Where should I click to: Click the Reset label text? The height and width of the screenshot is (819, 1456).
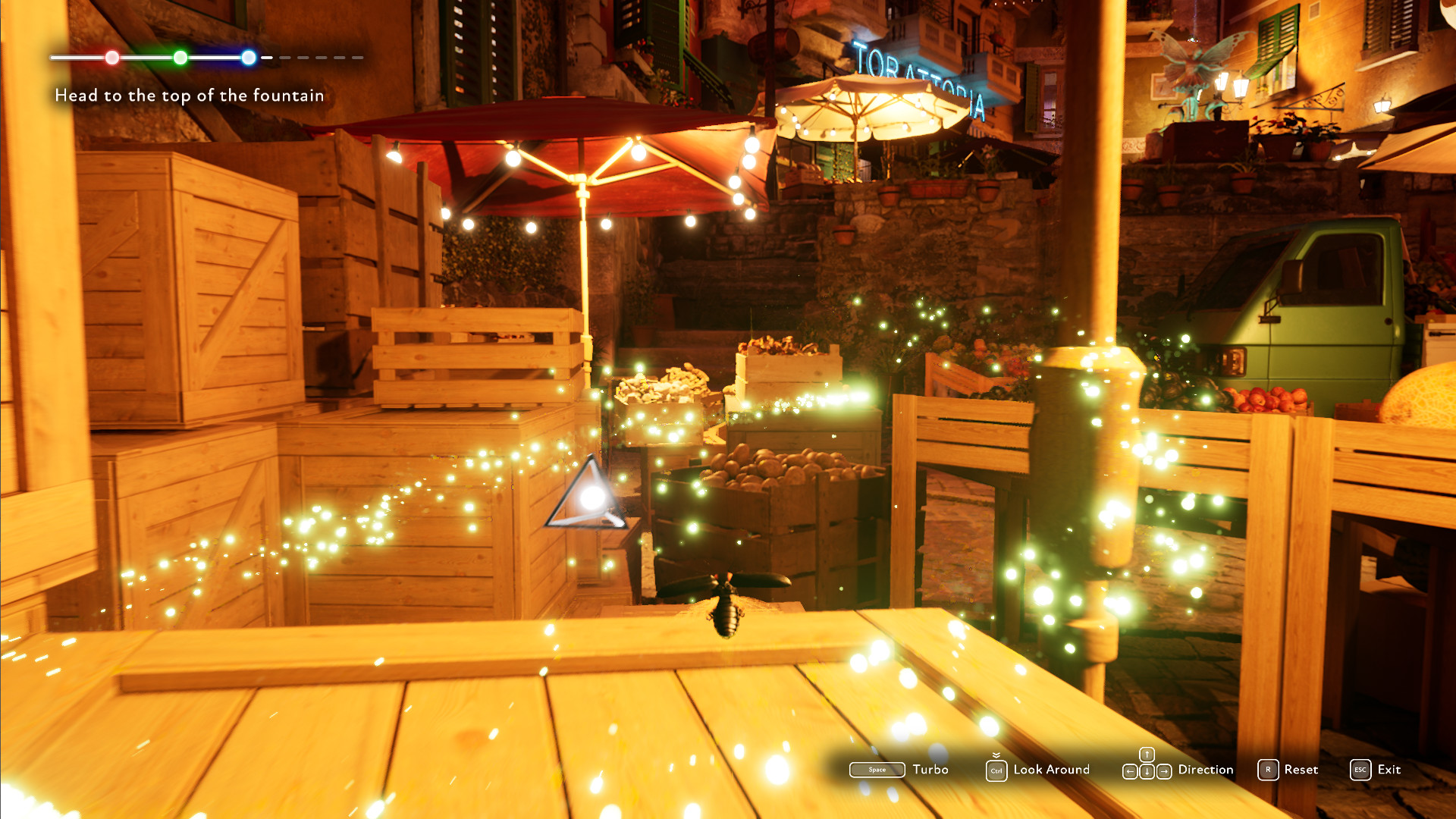click(1301, 770)
